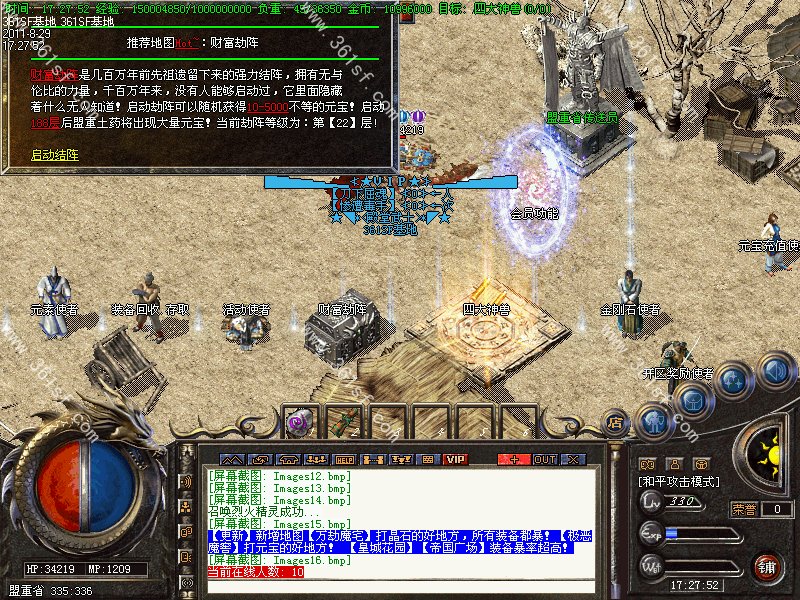
Task: Select the green item in second hotbar slot
Action: tap(340, 422)
